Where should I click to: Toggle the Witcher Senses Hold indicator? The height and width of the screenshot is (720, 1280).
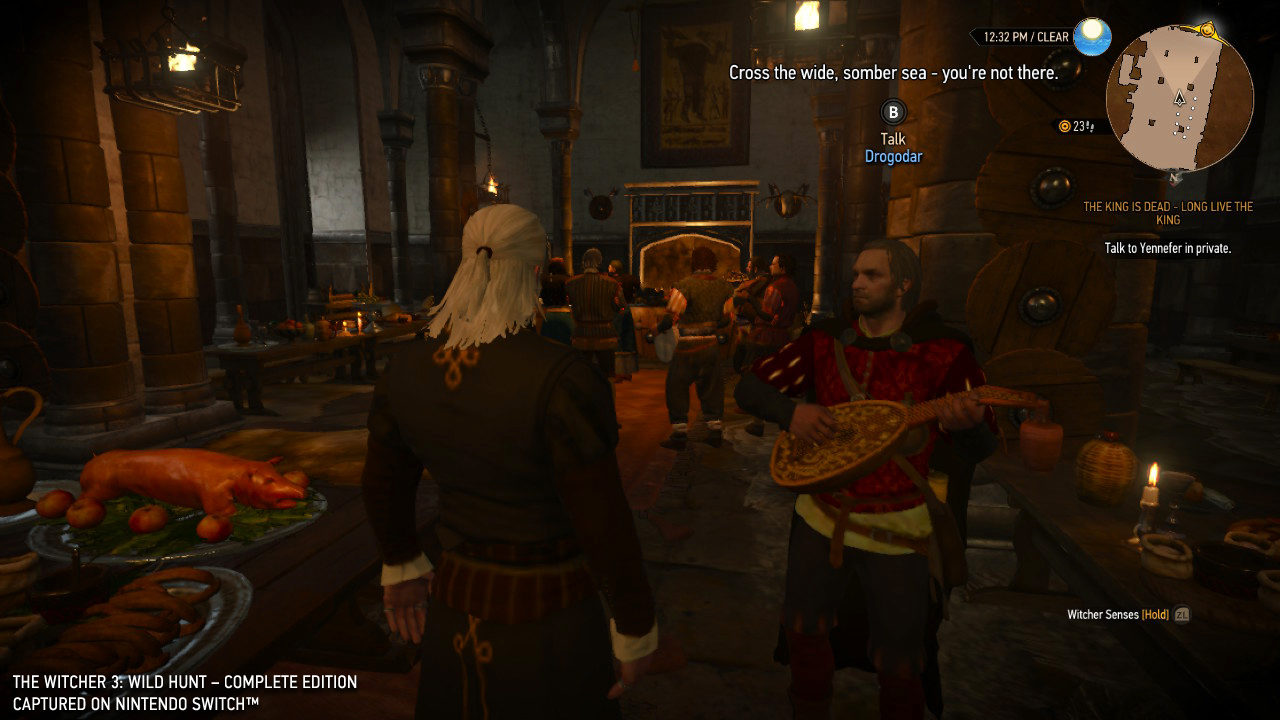tap(1121, 616)
